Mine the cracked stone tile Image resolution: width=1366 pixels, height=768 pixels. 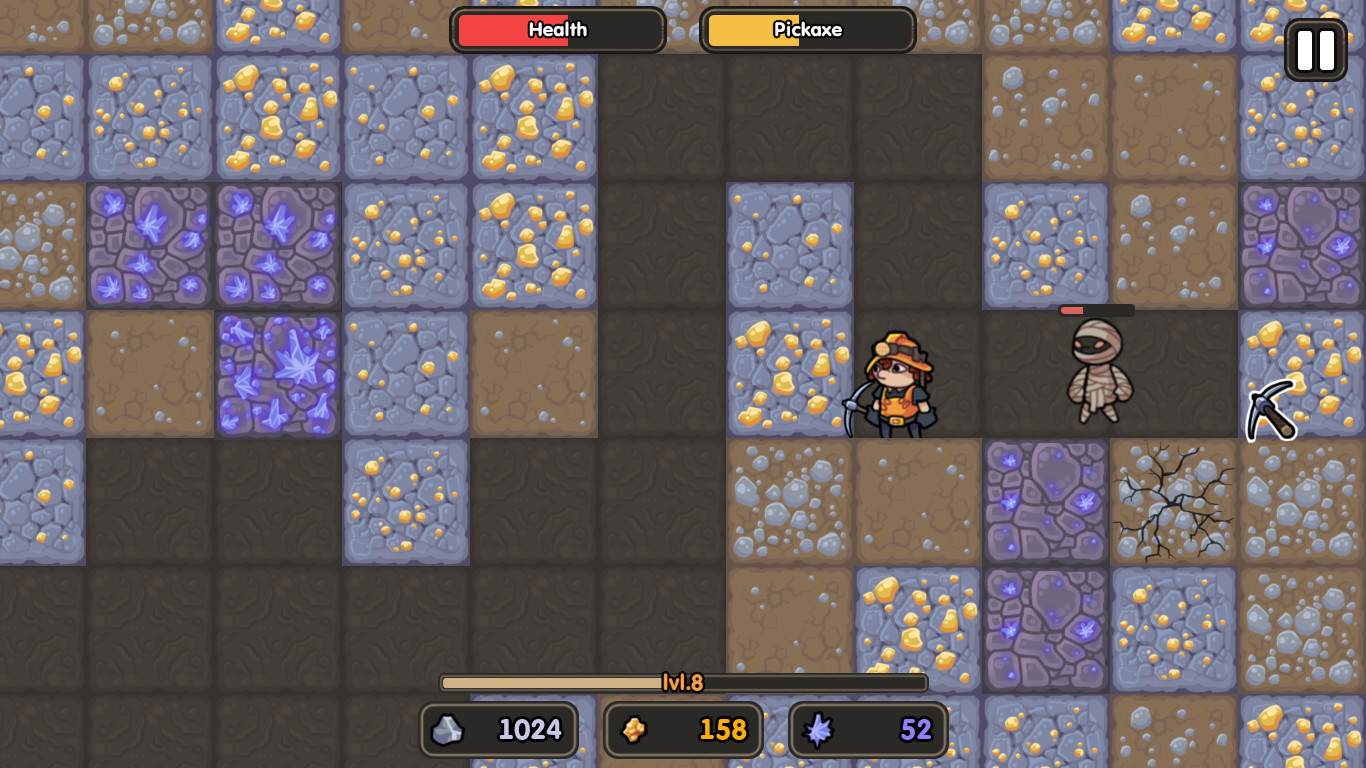(1173, 500)
